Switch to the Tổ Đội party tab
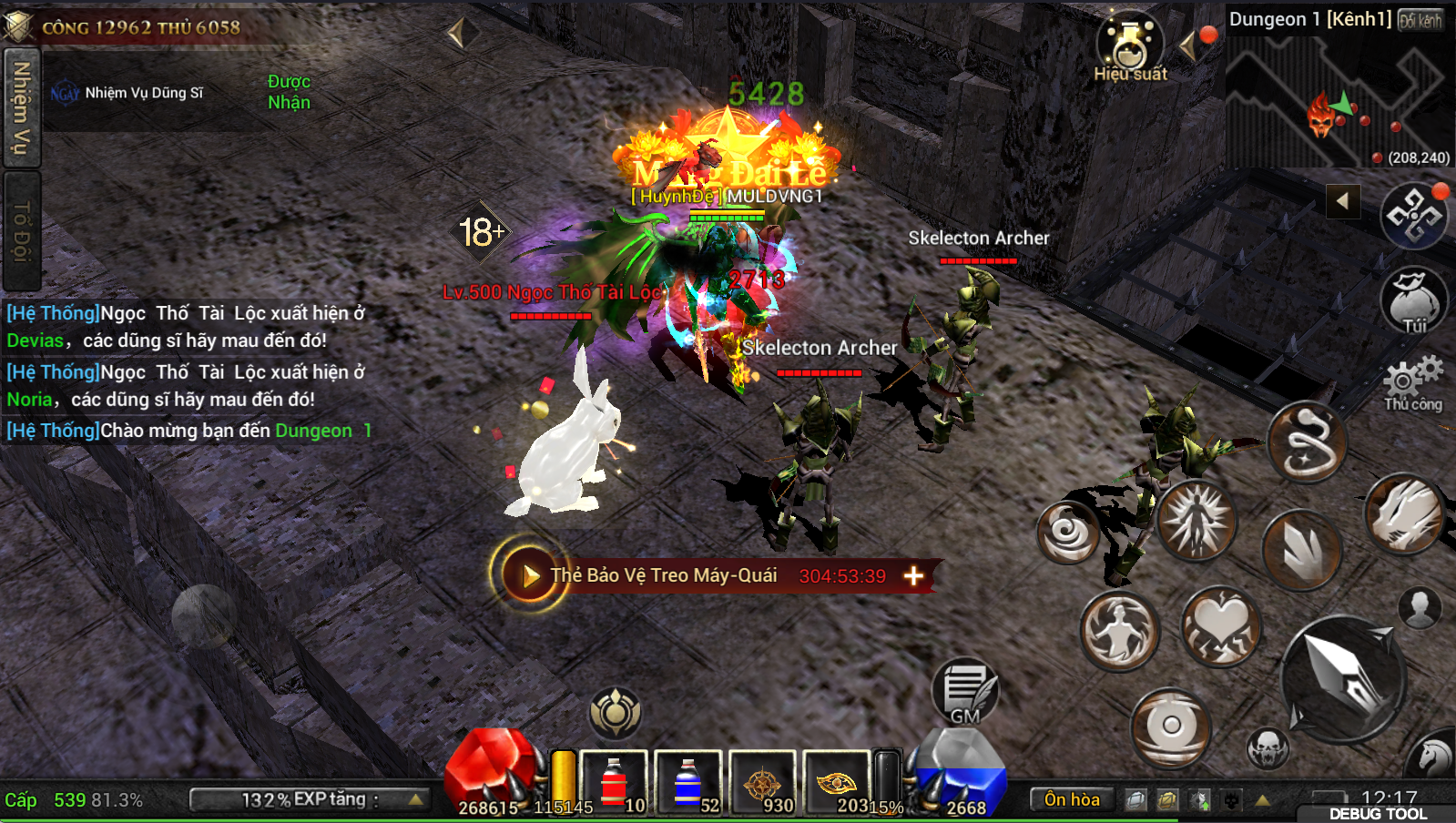 21,231
